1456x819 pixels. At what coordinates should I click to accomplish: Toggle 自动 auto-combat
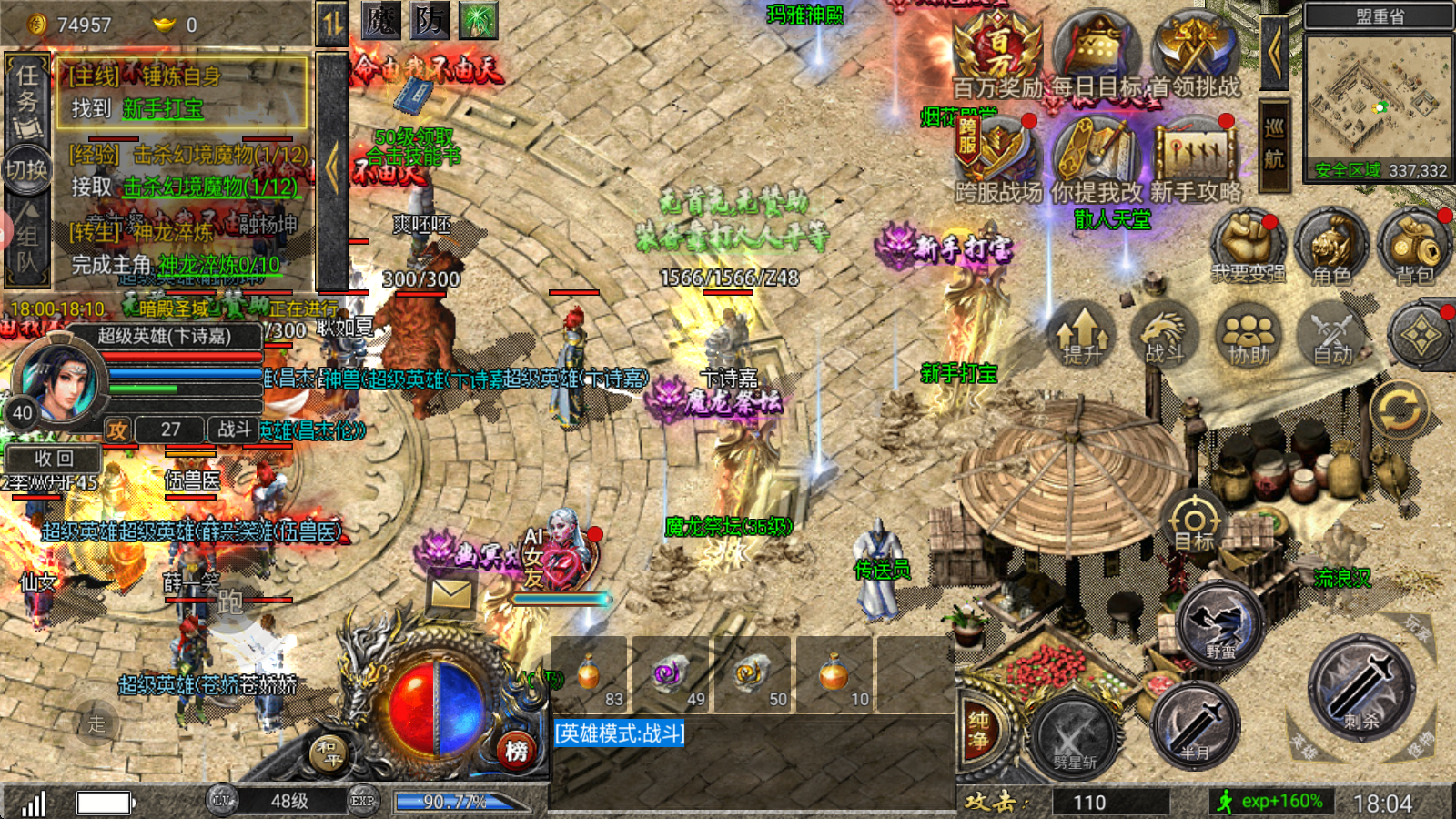(x=1333, y=334)
